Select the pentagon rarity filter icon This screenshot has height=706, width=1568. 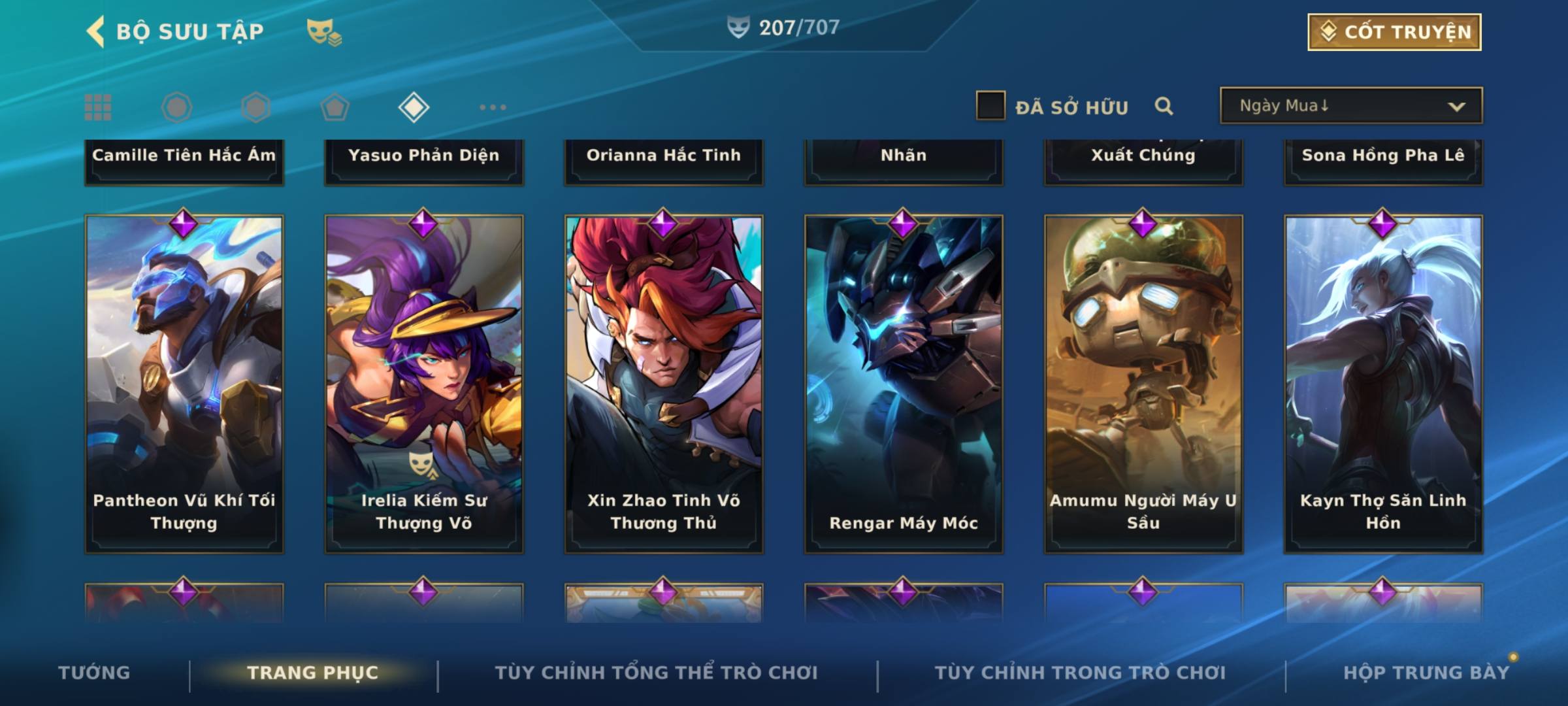click(335, 107)
